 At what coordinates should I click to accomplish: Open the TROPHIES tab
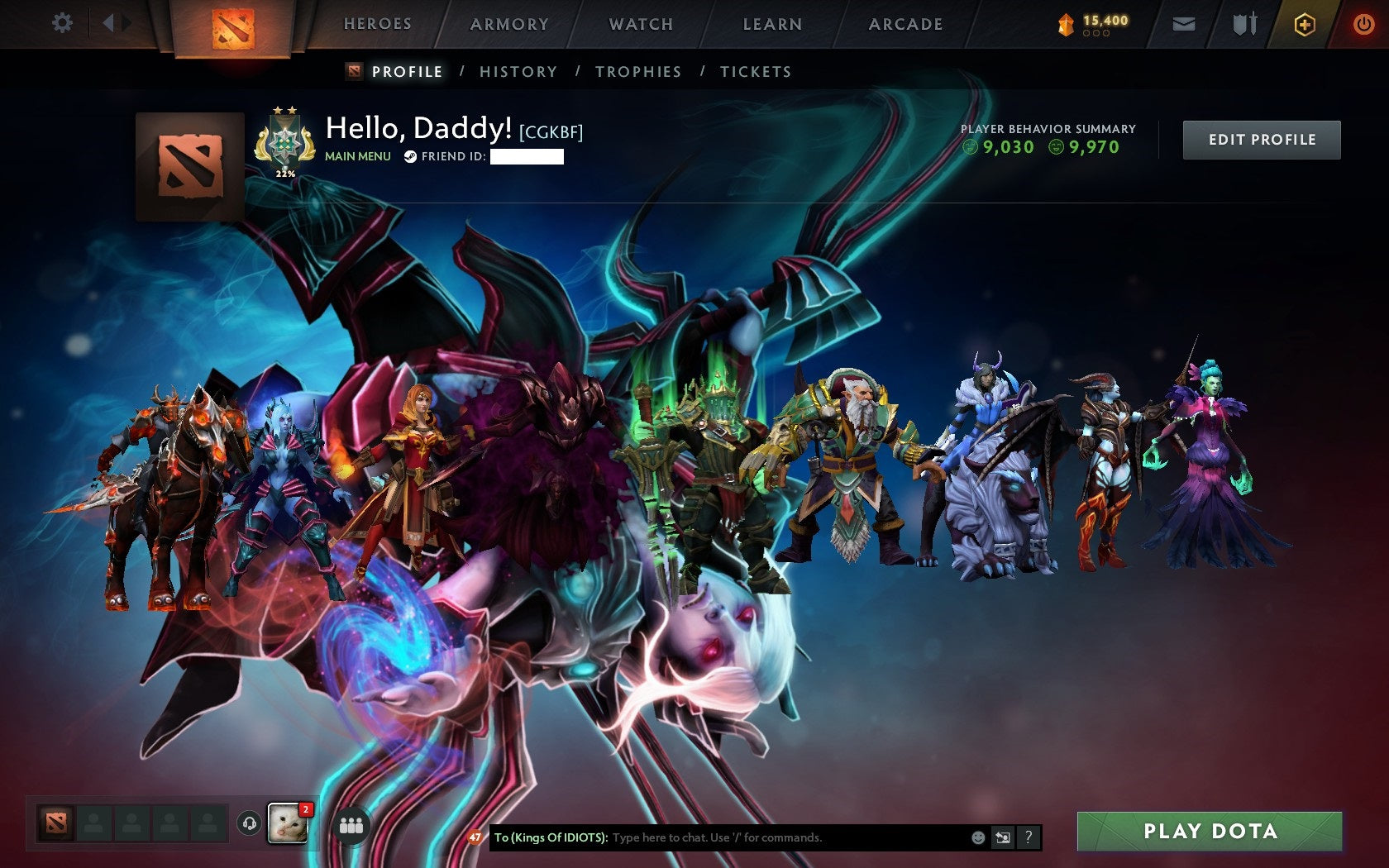(x=638, y=72)
